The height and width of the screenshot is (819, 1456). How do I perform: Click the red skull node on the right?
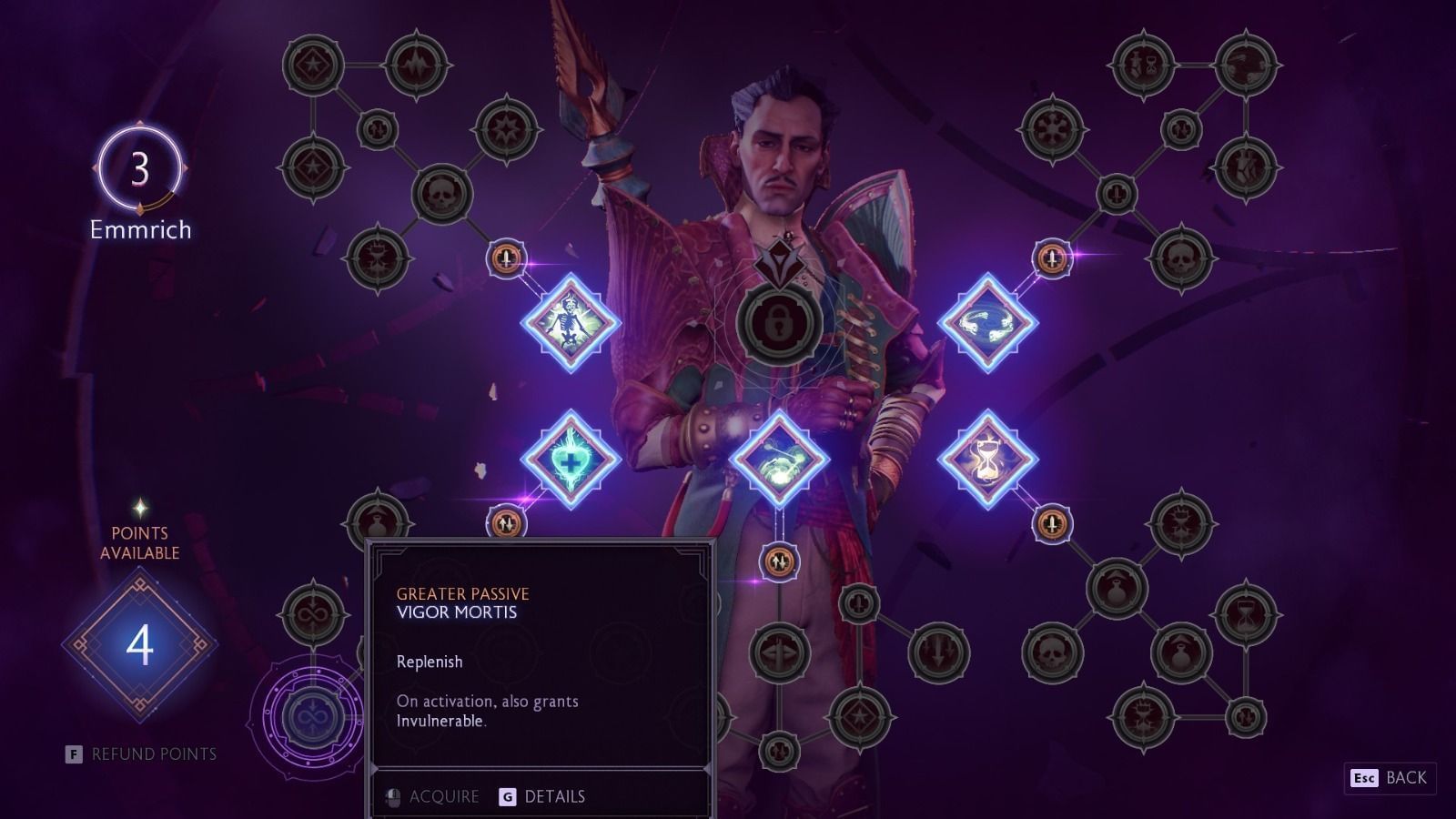tap(1181, 258)
